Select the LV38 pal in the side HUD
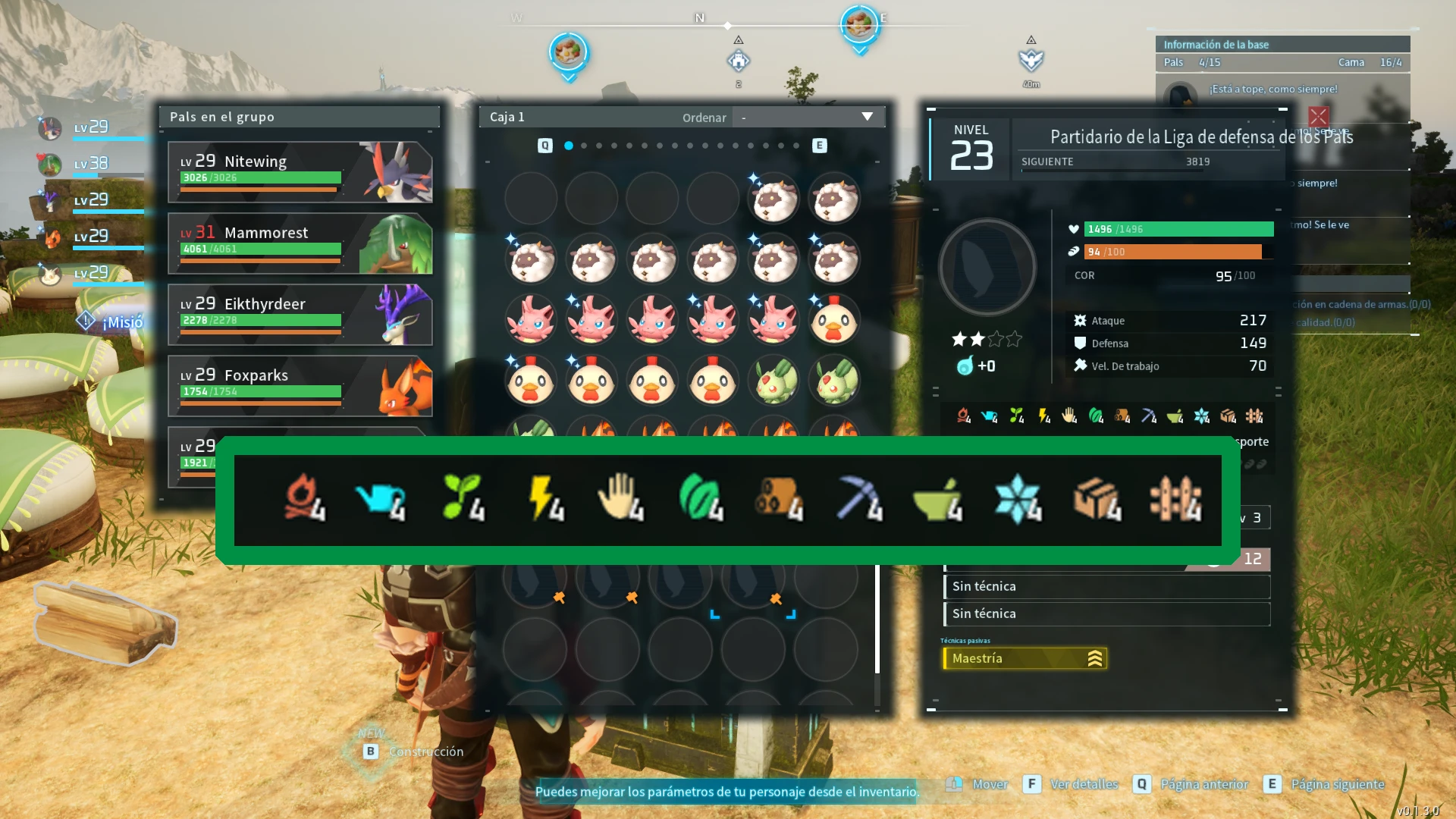This screenshot has height=819, width=1456. tap(89, 163)
